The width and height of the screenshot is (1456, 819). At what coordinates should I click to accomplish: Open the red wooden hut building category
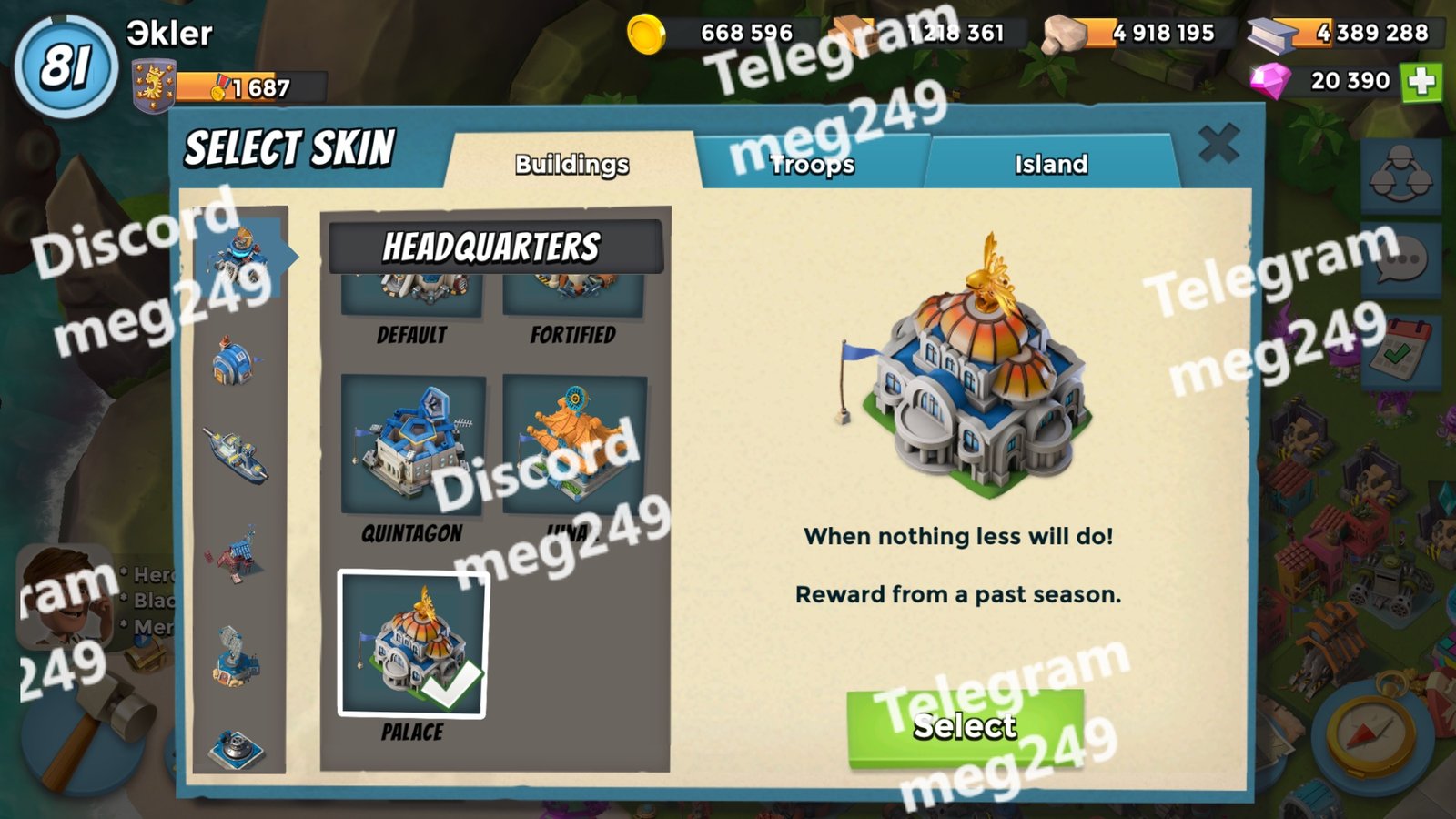click(x=237, y=554)
